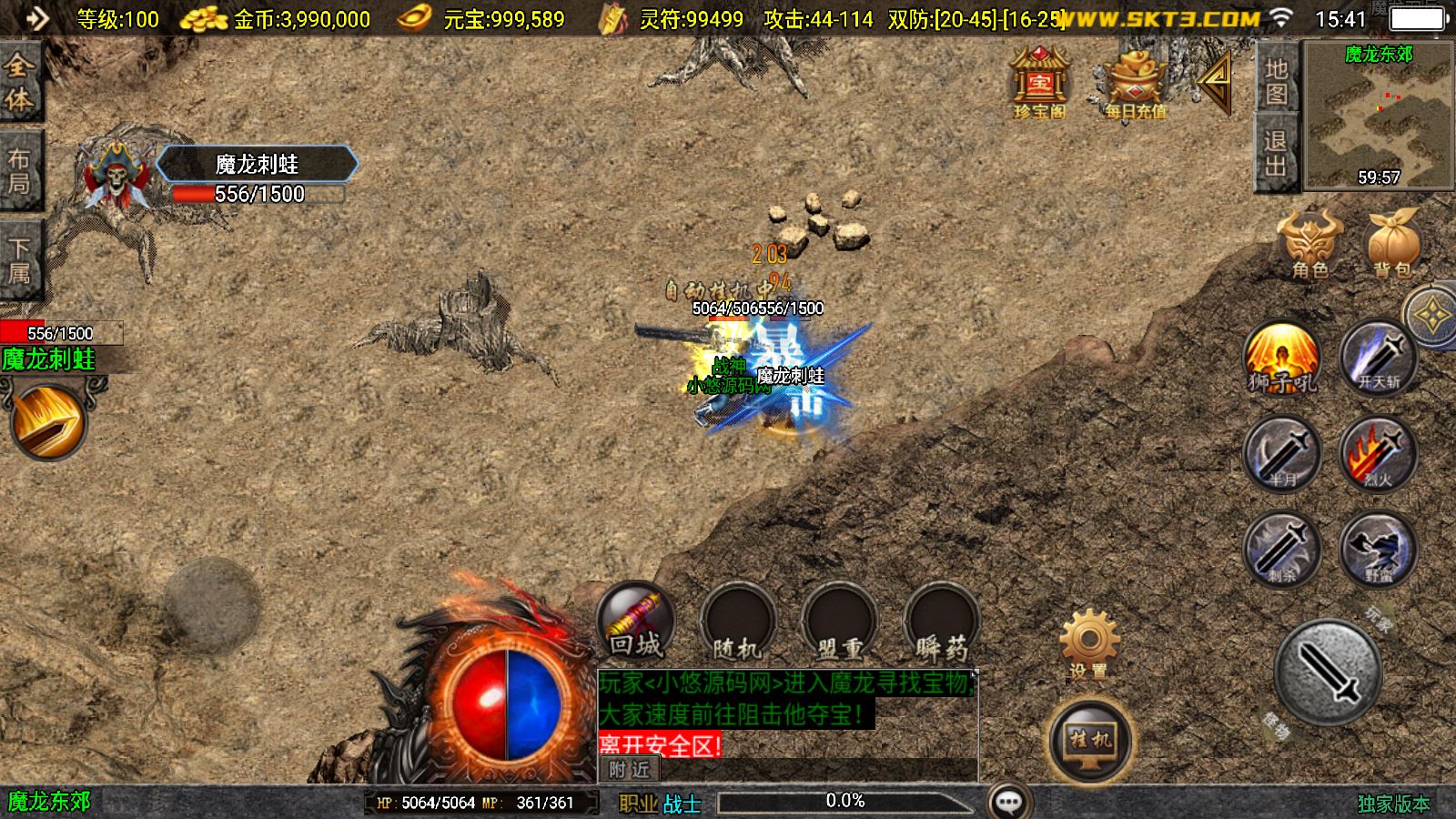The width and height of the screenshot is (1456, 819).
Task: Click the 退出 exit button
Action: 1276,153
